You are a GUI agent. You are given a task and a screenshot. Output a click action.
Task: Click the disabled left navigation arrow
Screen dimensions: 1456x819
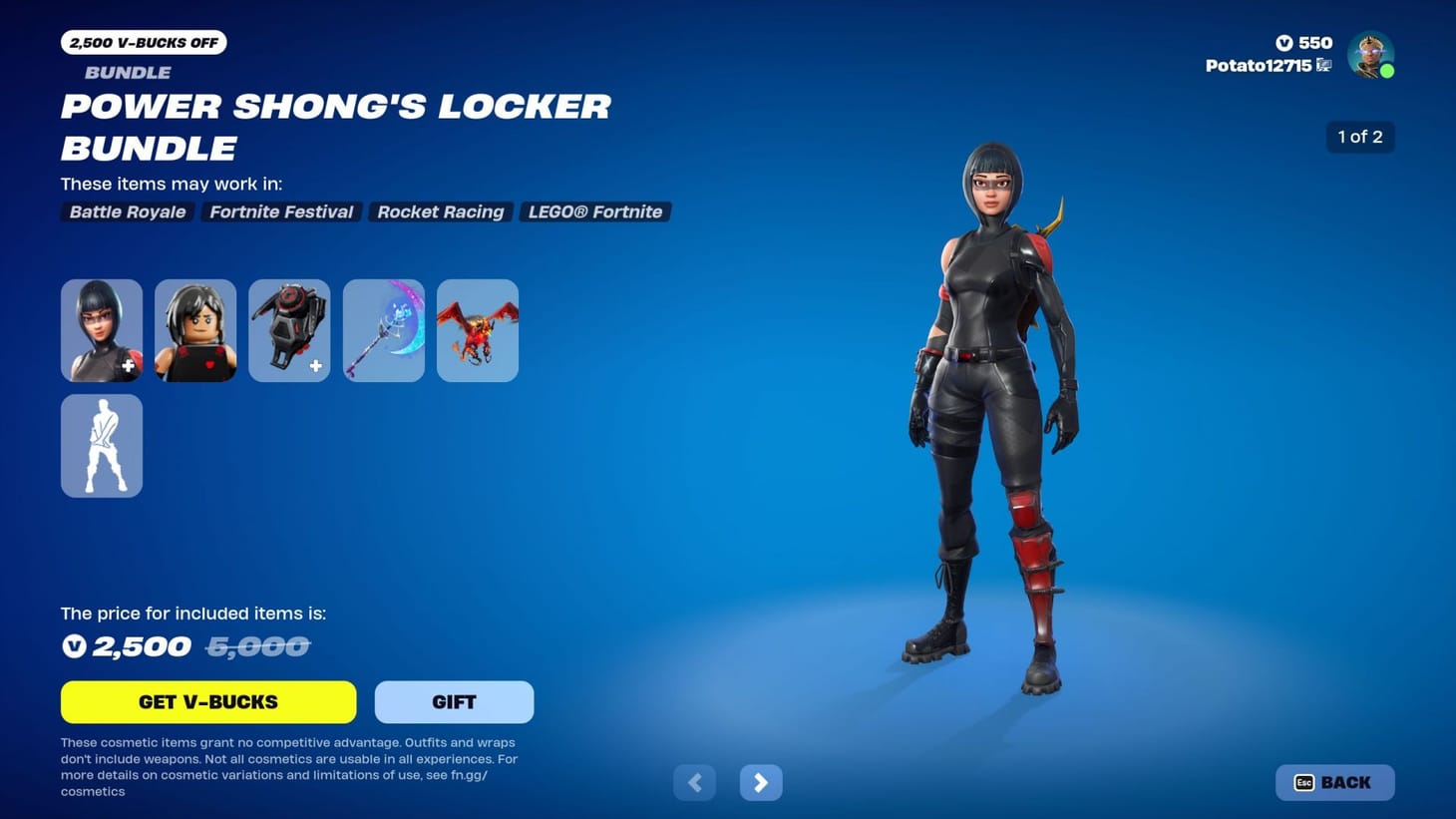click(694, 782)
